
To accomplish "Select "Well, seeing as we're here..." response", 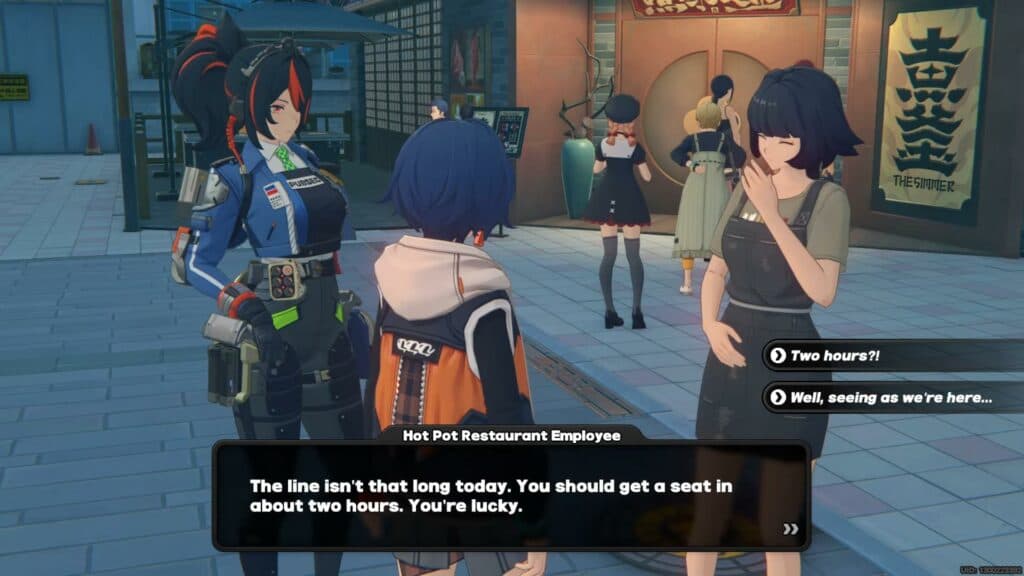I will click(x=890, y=397).
